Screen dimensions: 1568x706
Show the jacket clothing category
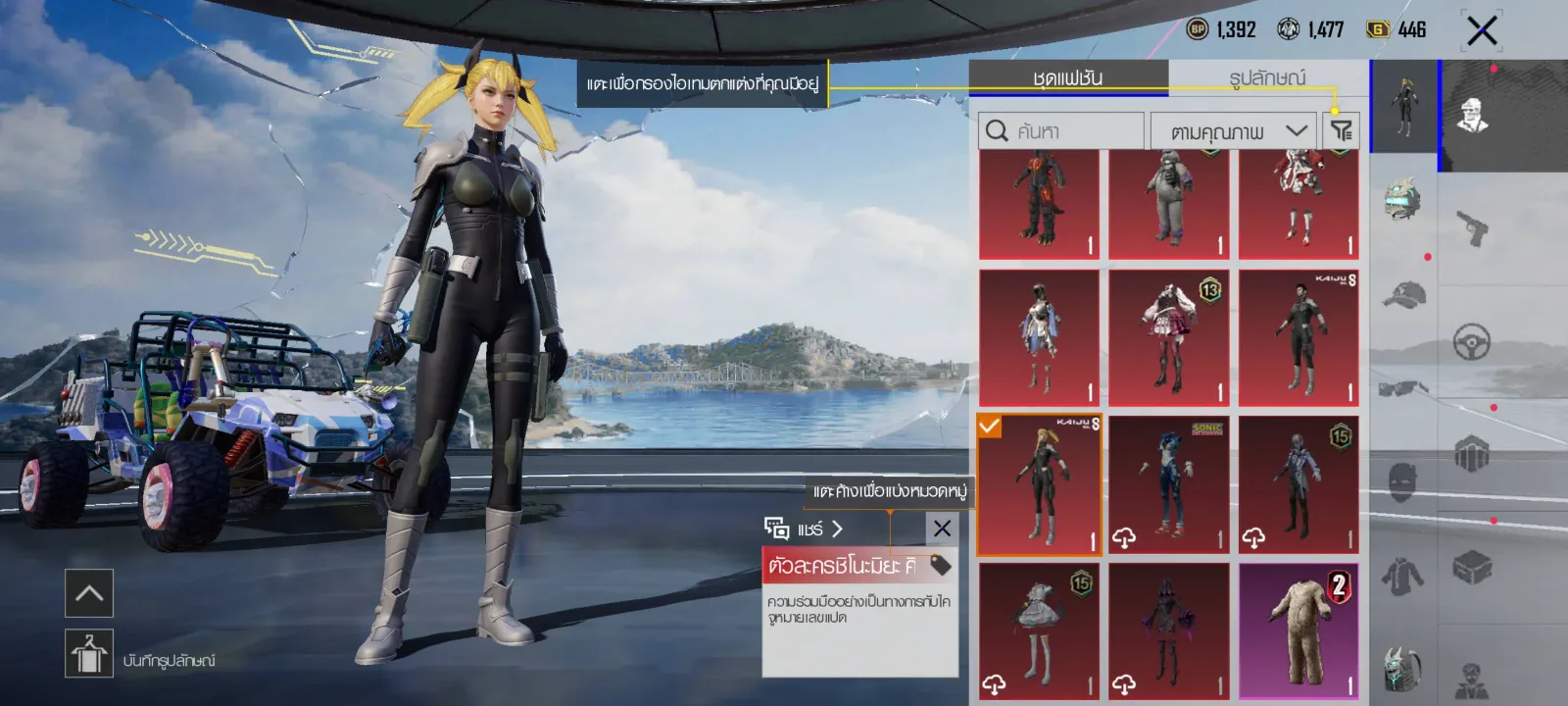click(1402, 576)
